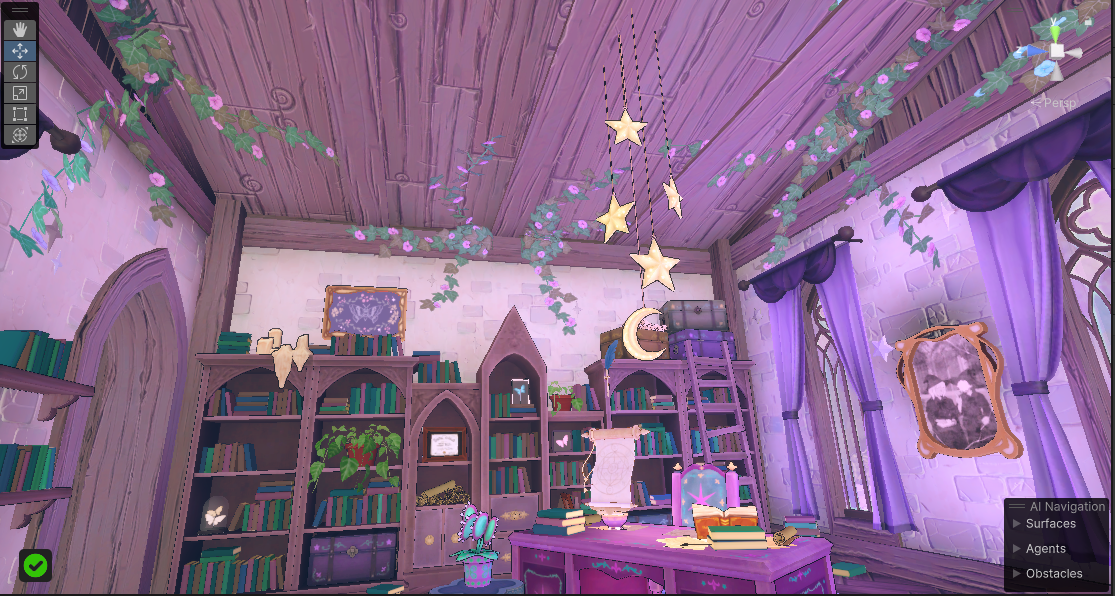Switch to the rotate tool
The image size is (1115, 596).
20,72
